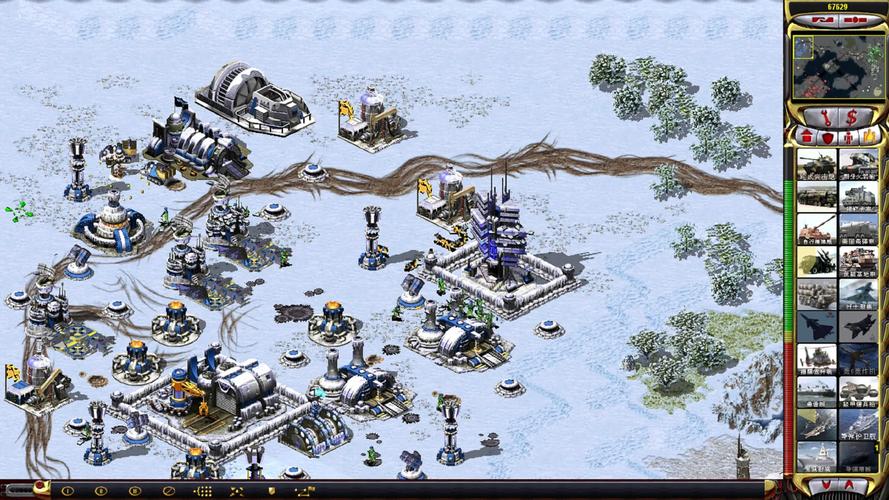889x500 pixels.
Task: Switch to the defenses shield tab
Action: [829, 135]
